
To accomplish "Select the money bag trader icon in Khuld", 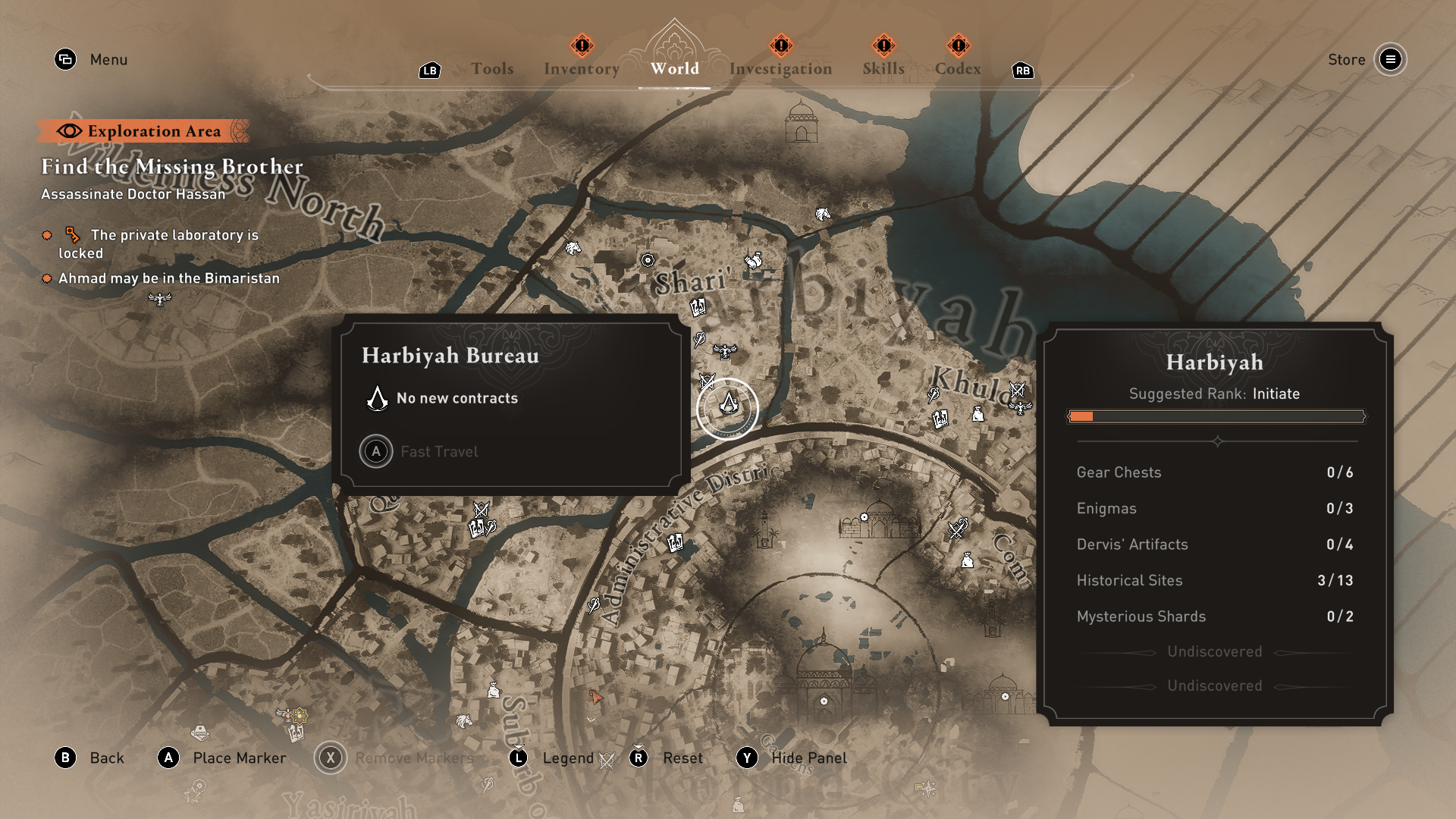I will [977, 415].
